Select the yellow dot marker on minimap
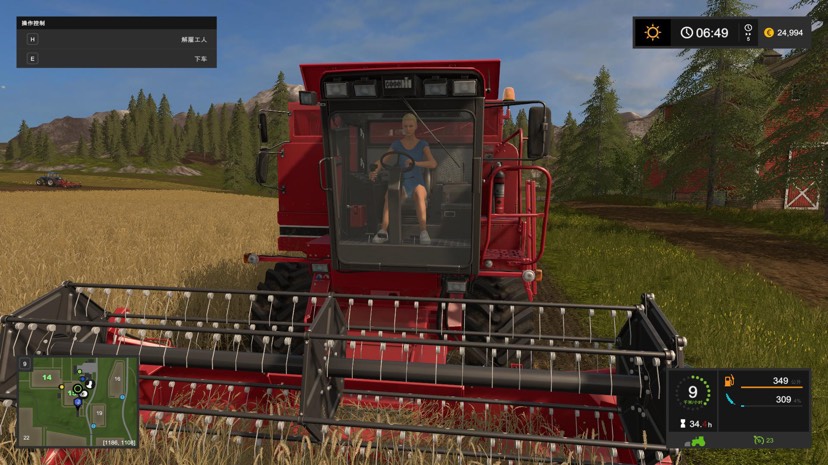 (62, 386)
